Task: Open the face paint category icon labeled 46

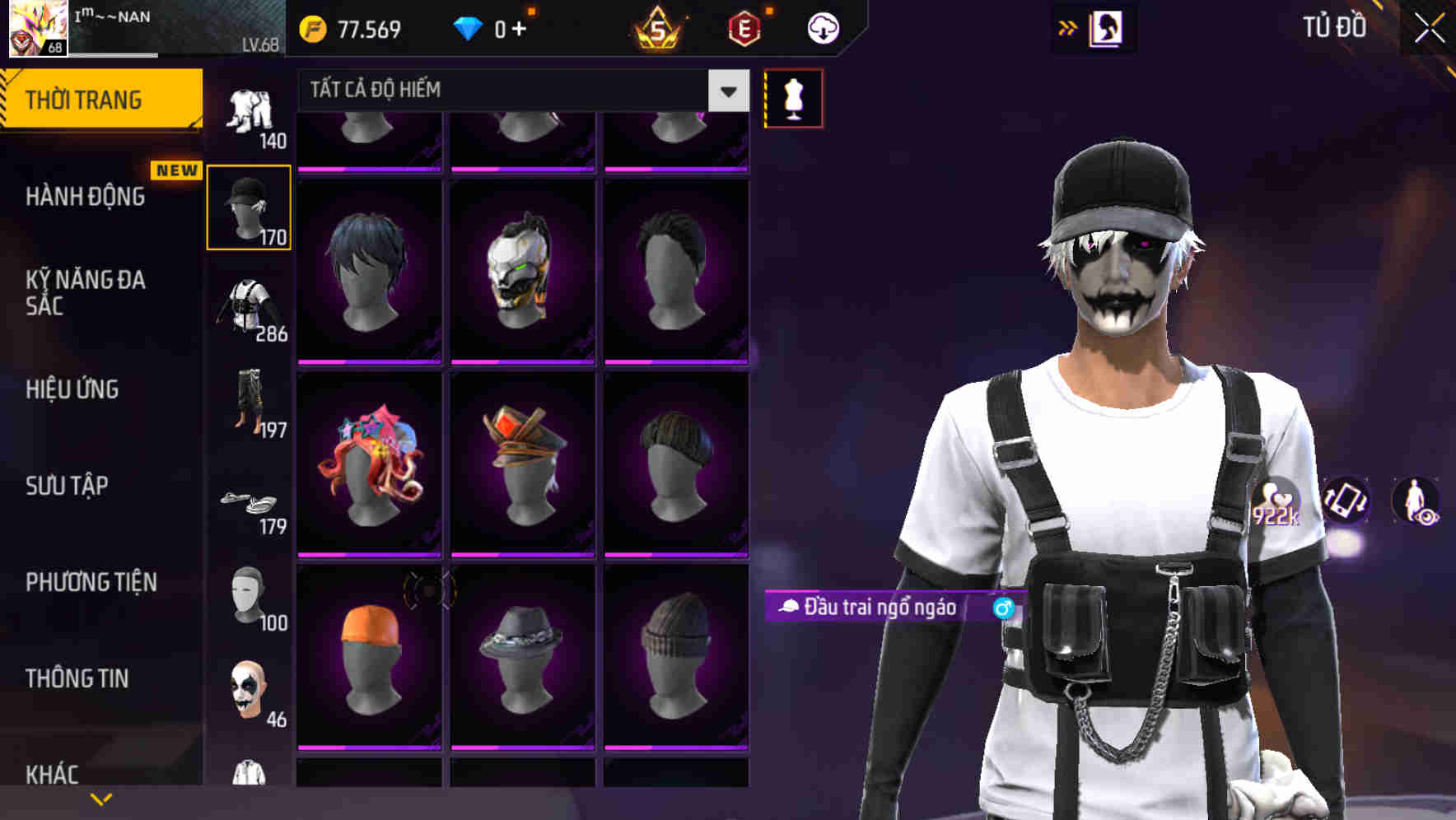Action: 250,692
